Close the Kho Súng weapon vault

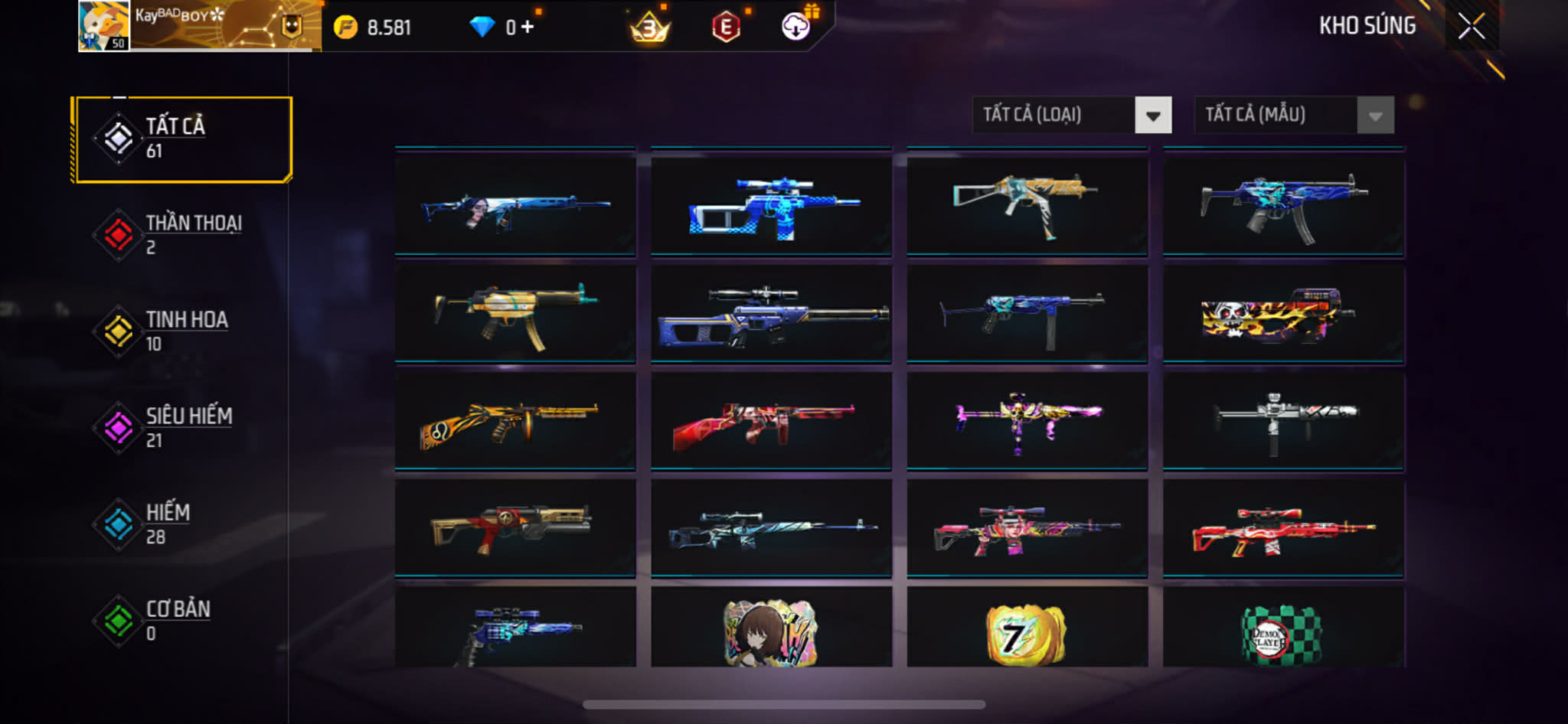pyautogui.click(x=1471, y=27)
